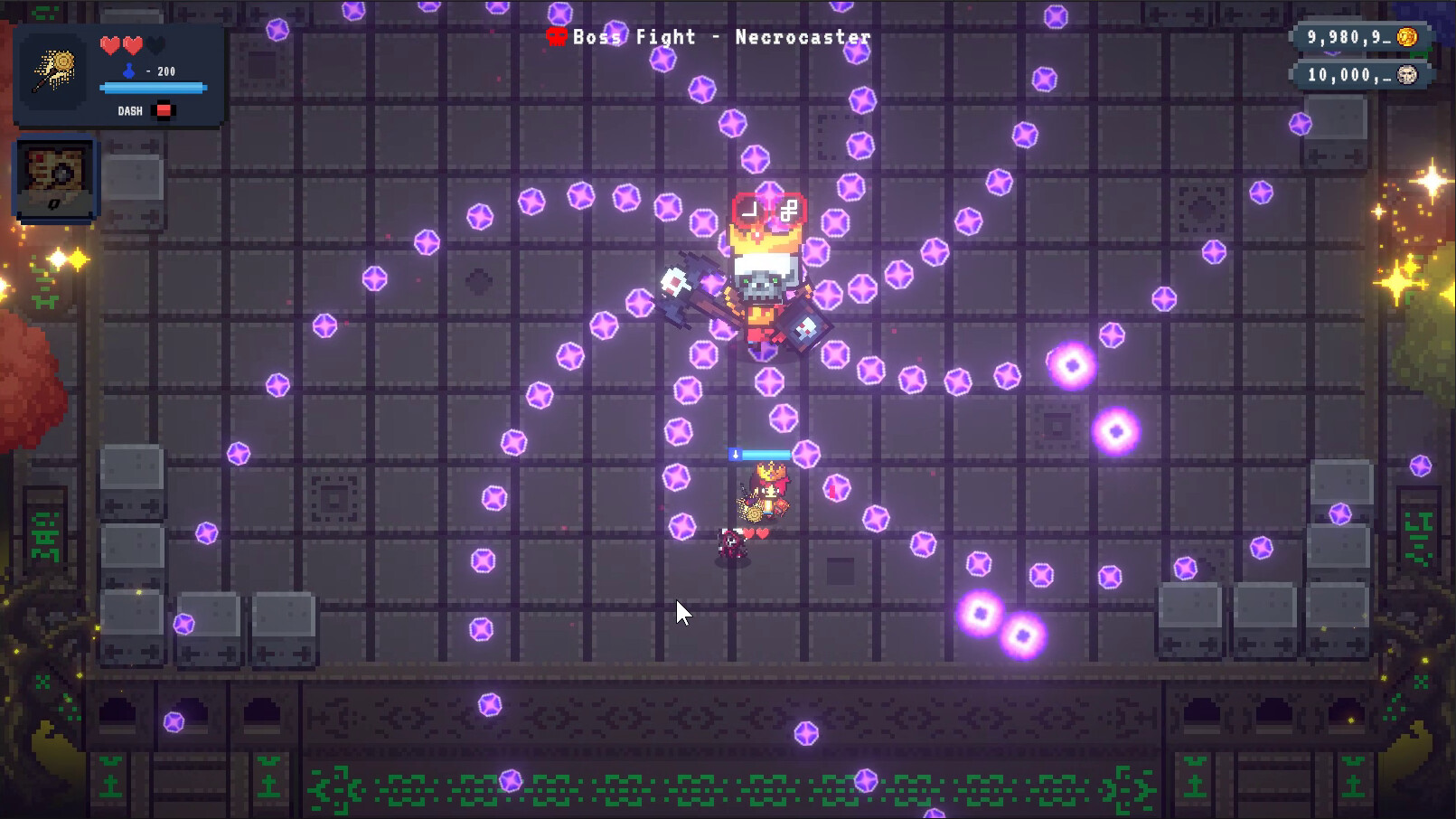The height and width of the screenshot is (819, 1456).
Task: Click the skull currency icon
Action: 1406,76
